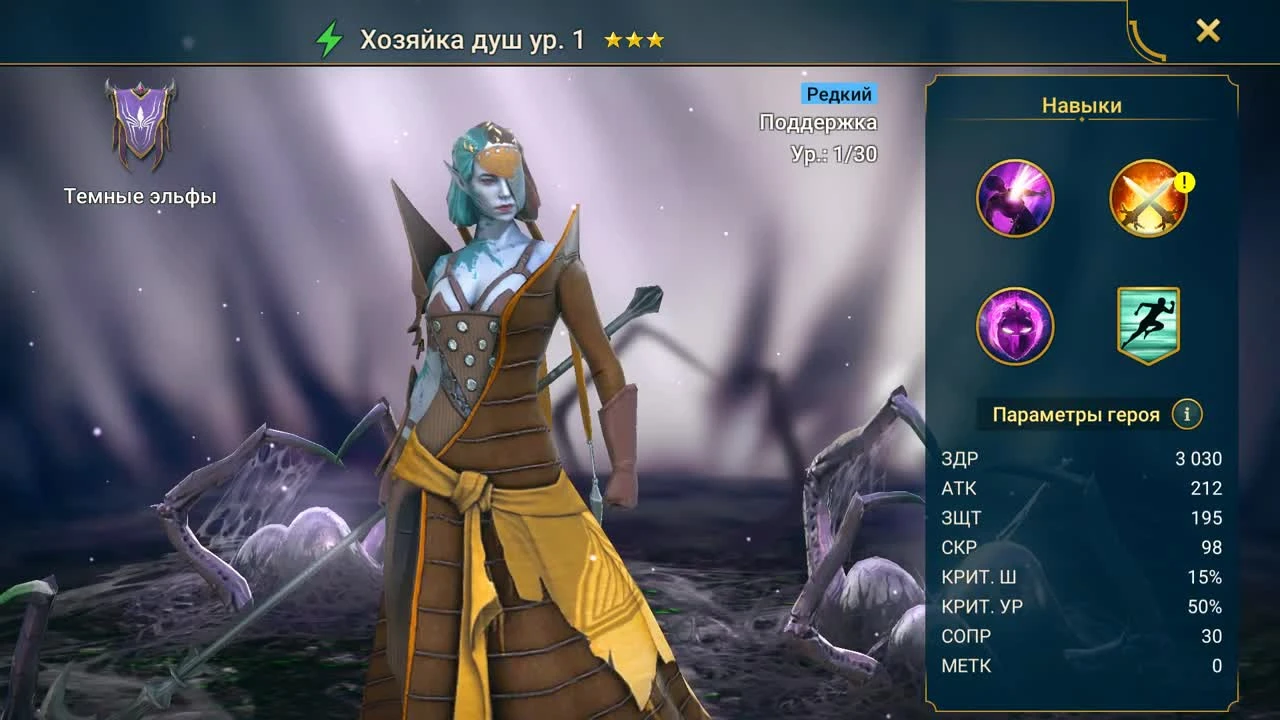Select the МЕТК accuracy stat row
This screenshot has height=720, width=1280.
[1080, 665]
